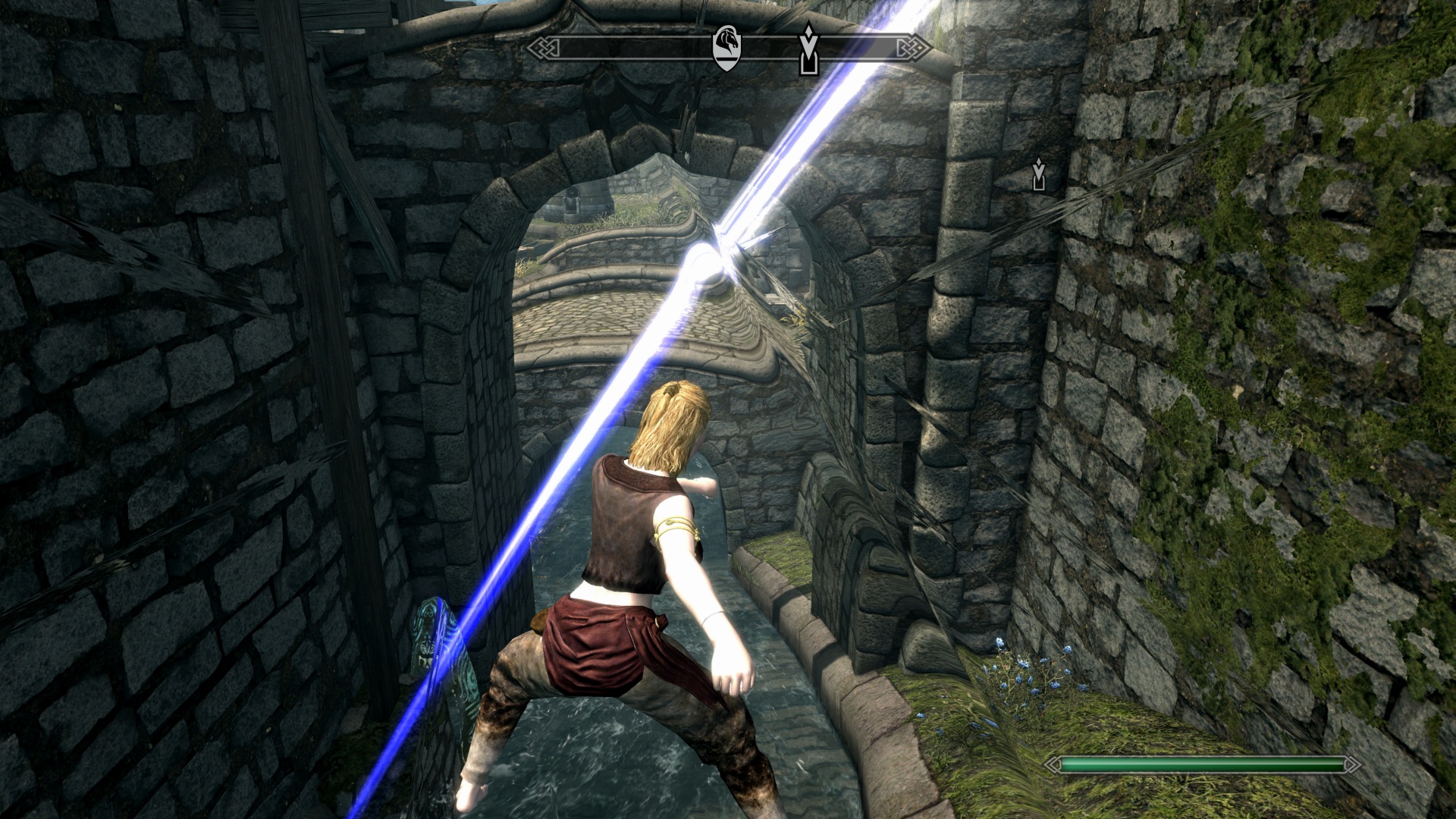
Task: Click the Whiterun horse-head marker on the compass
Action: [726, 48]
